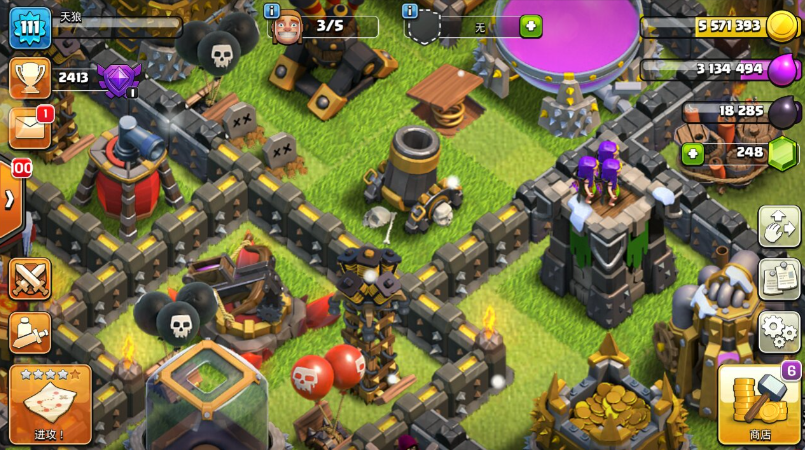
Task: Add gems using the green plus button
Action: 693,154
